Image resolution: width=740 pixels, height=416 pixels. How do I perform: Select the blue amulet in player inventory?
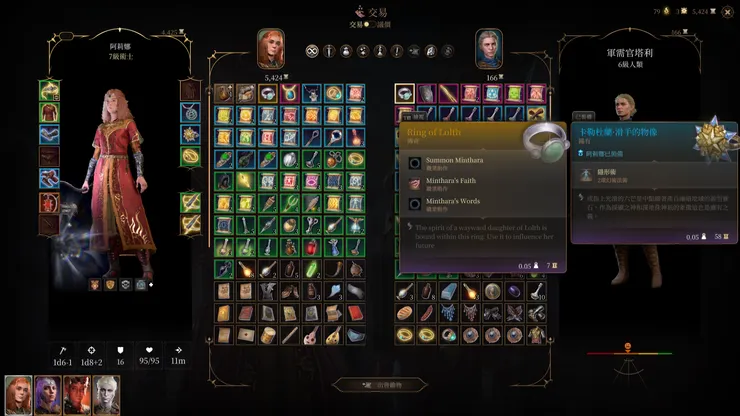click(289, 93)
